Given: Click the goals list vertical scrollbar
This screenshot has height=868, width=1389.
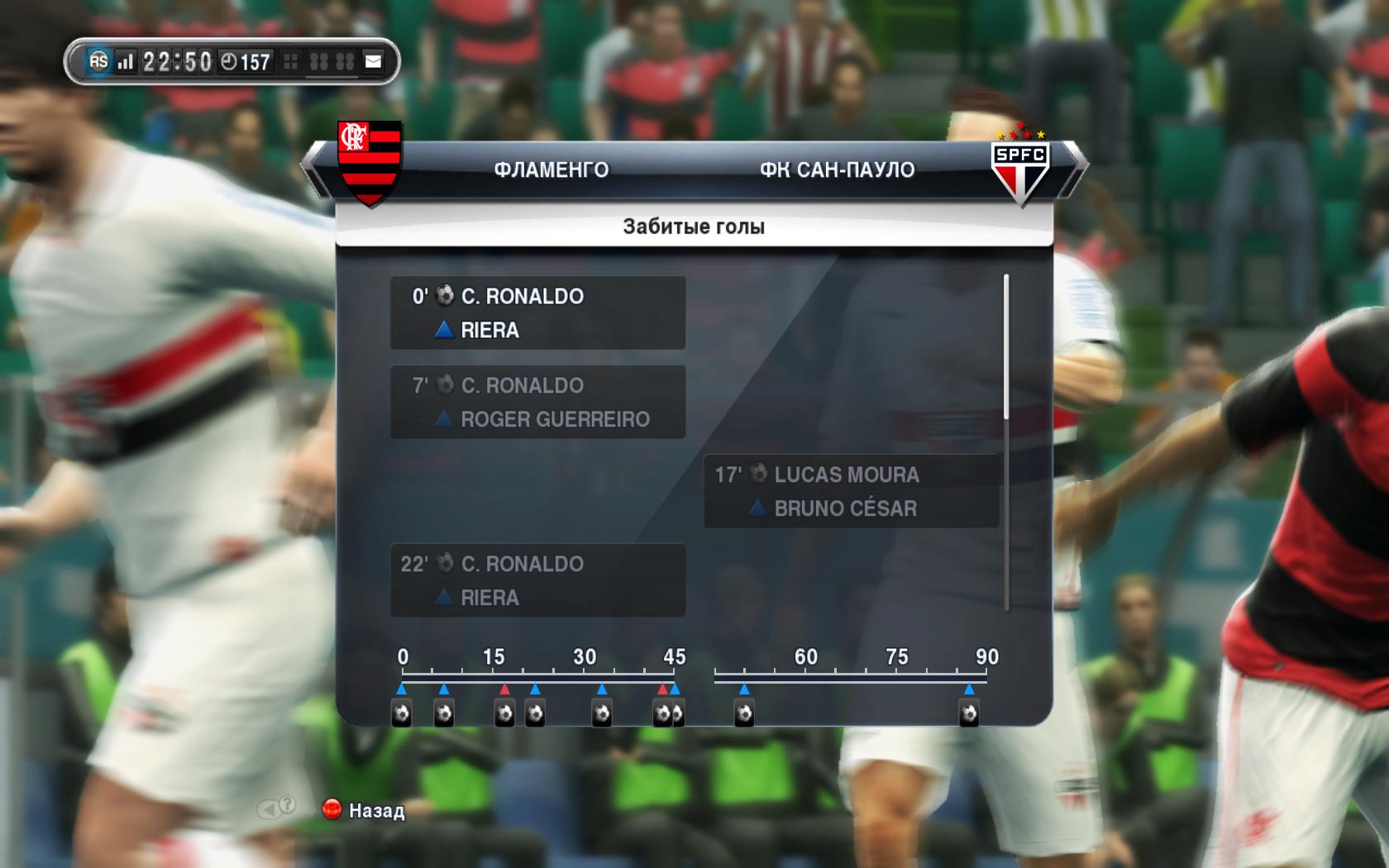Looking at the screenshot, I should coord(1006,347).
